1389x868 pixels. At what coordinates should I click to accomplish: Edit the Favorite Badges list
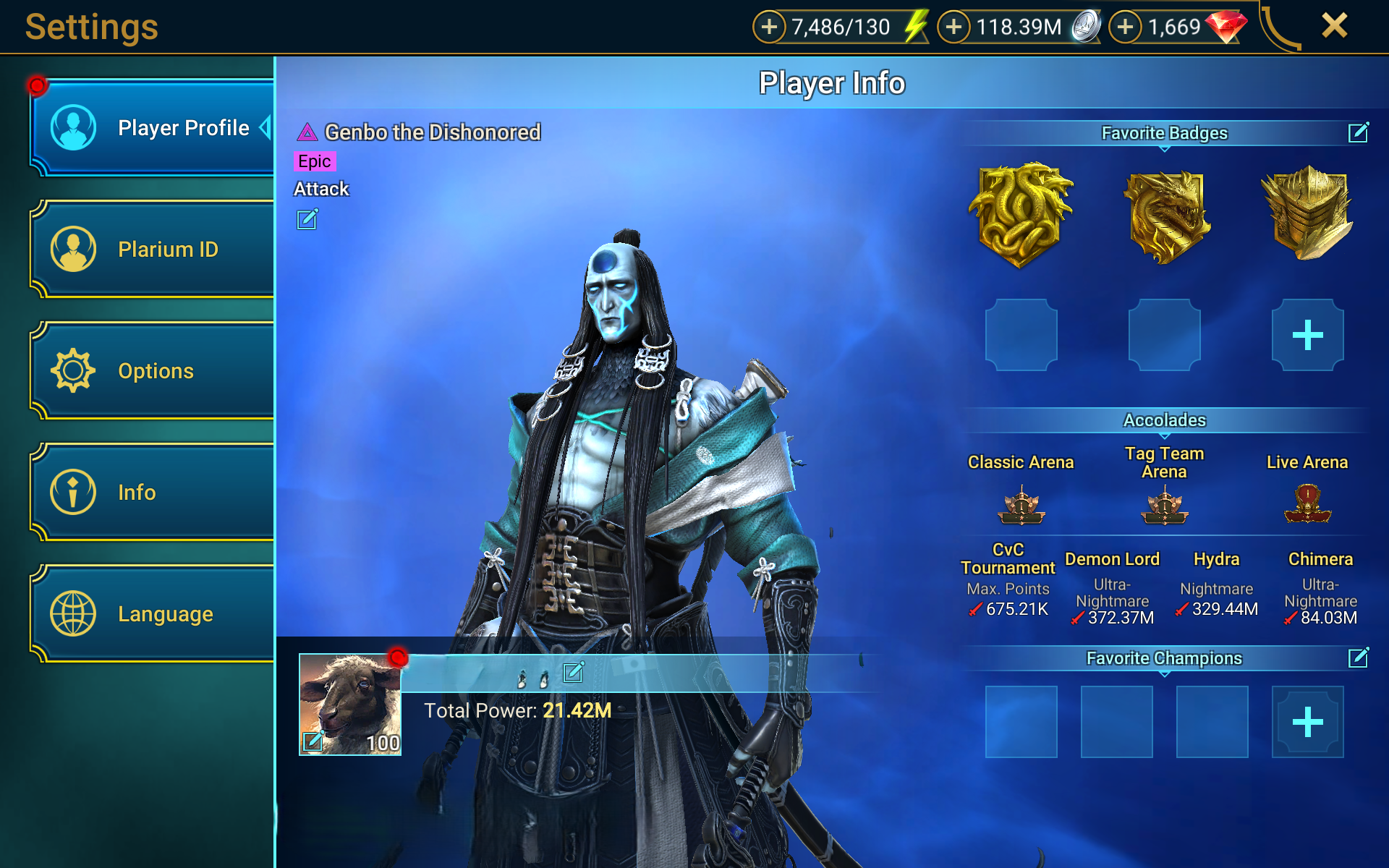(x=1358, y=133)
